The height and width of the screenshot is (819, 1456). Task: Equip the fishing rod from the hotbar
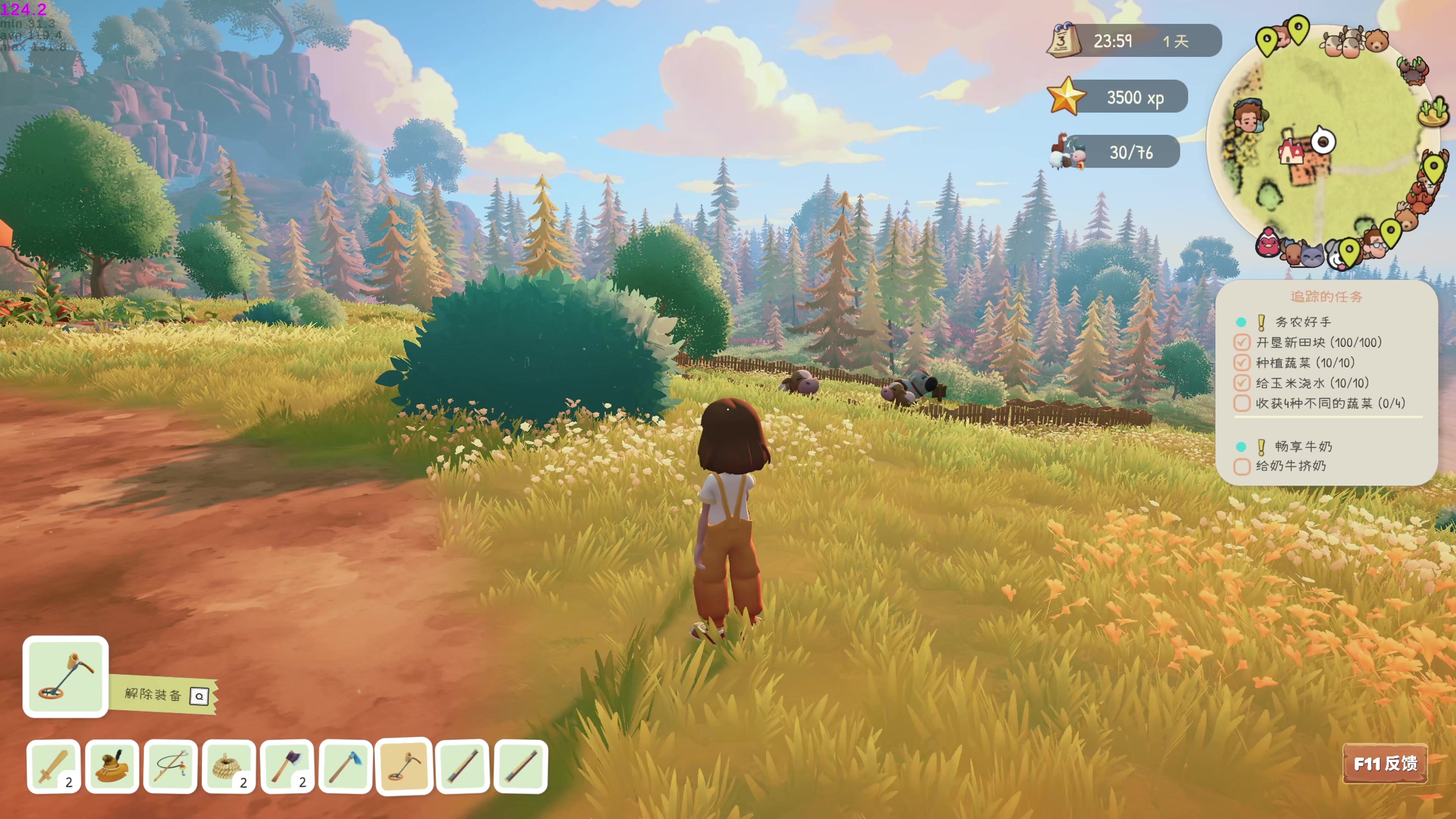(x=171, y=766)
